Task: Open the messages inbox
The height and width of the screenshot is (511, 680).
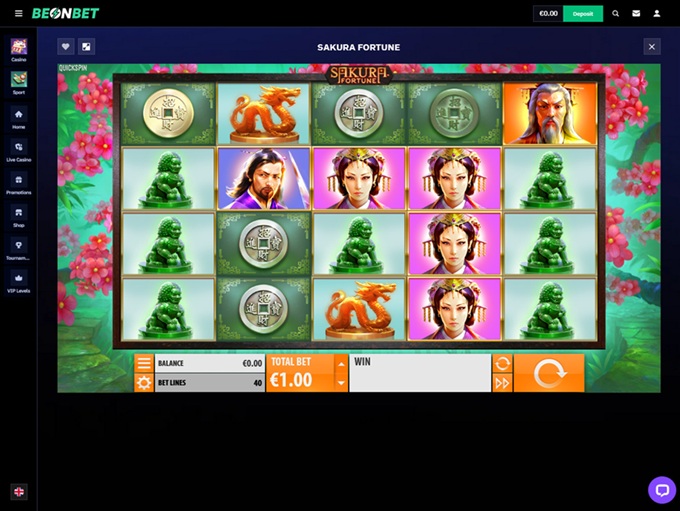Action: [636, 14]
